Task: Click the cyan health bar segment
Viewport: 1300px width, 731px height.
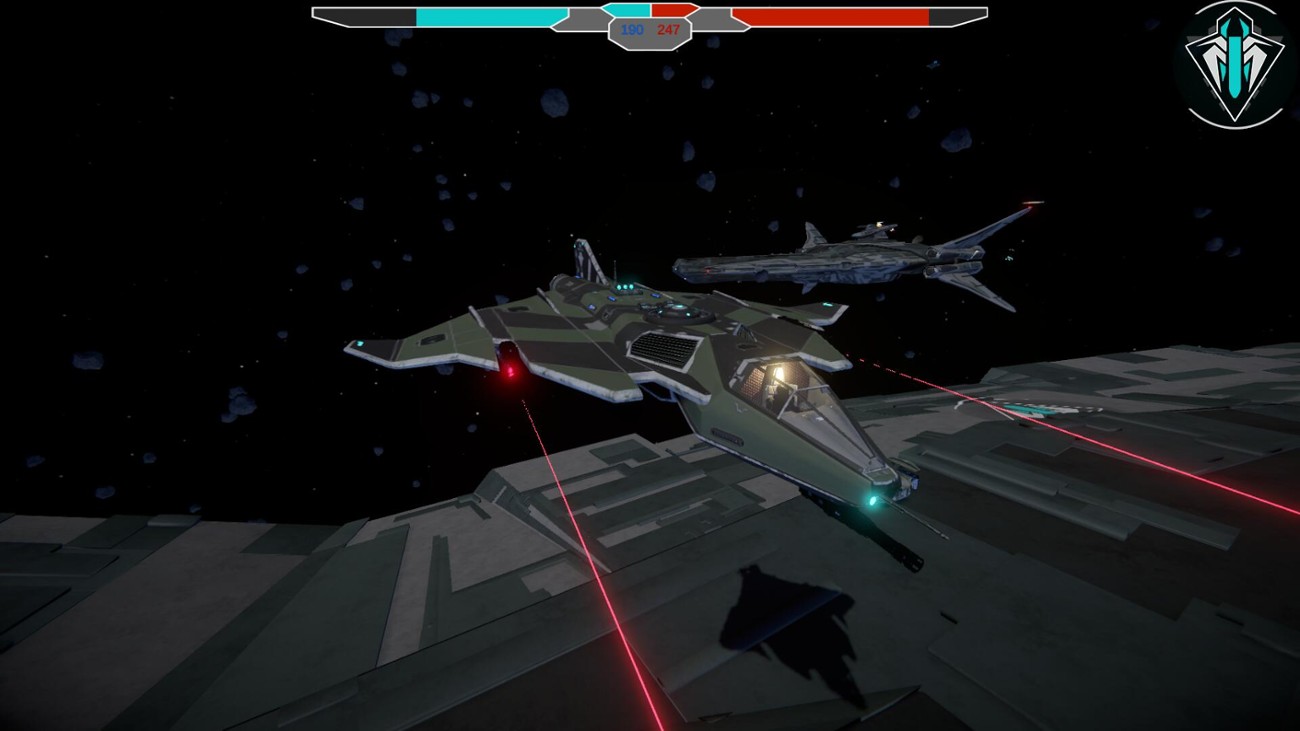Action: point(490,16)
